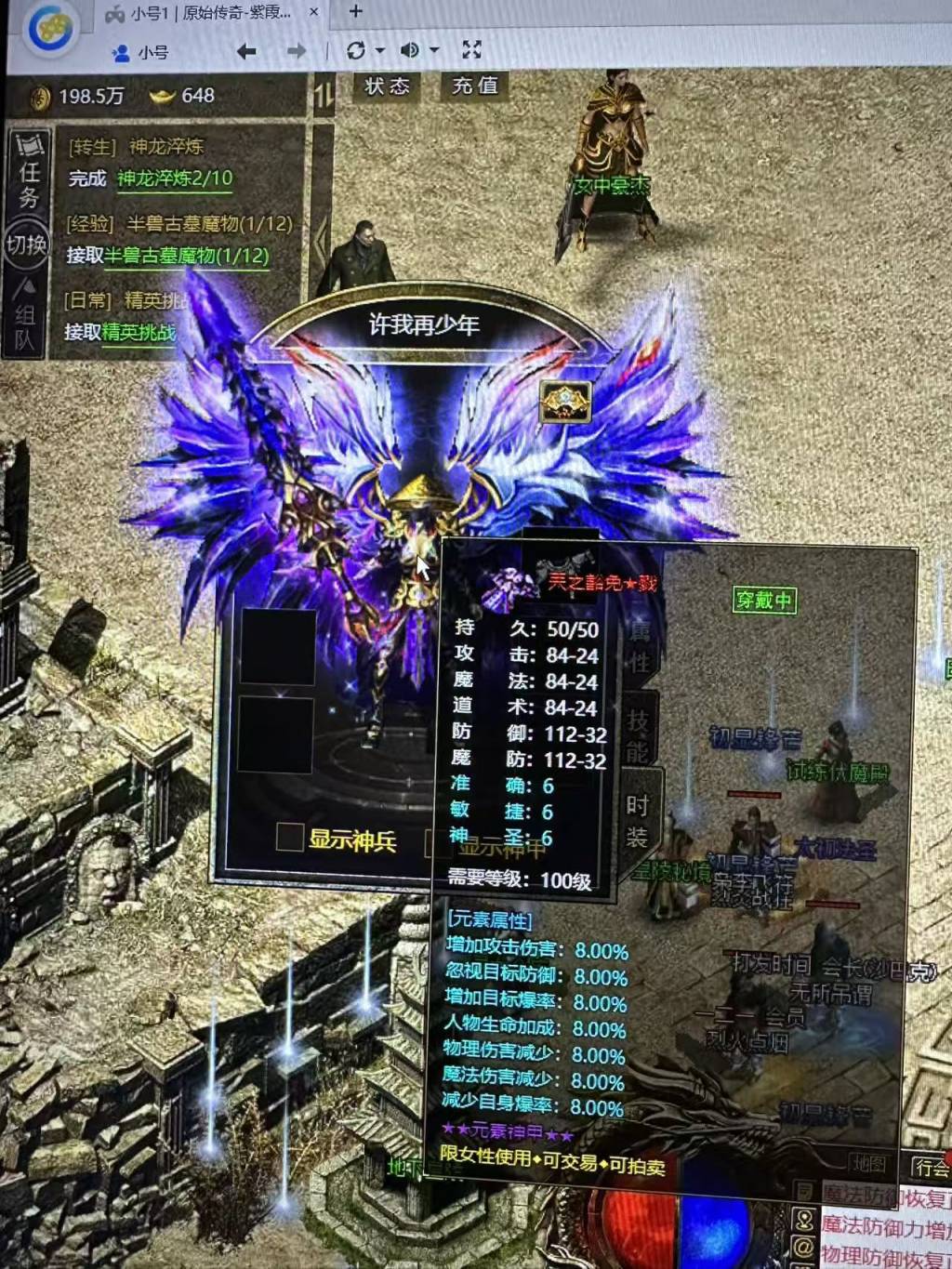Click the up-down arrows swap icon
The width and height of the screenshot is (952, 1269).
(324, 96)
